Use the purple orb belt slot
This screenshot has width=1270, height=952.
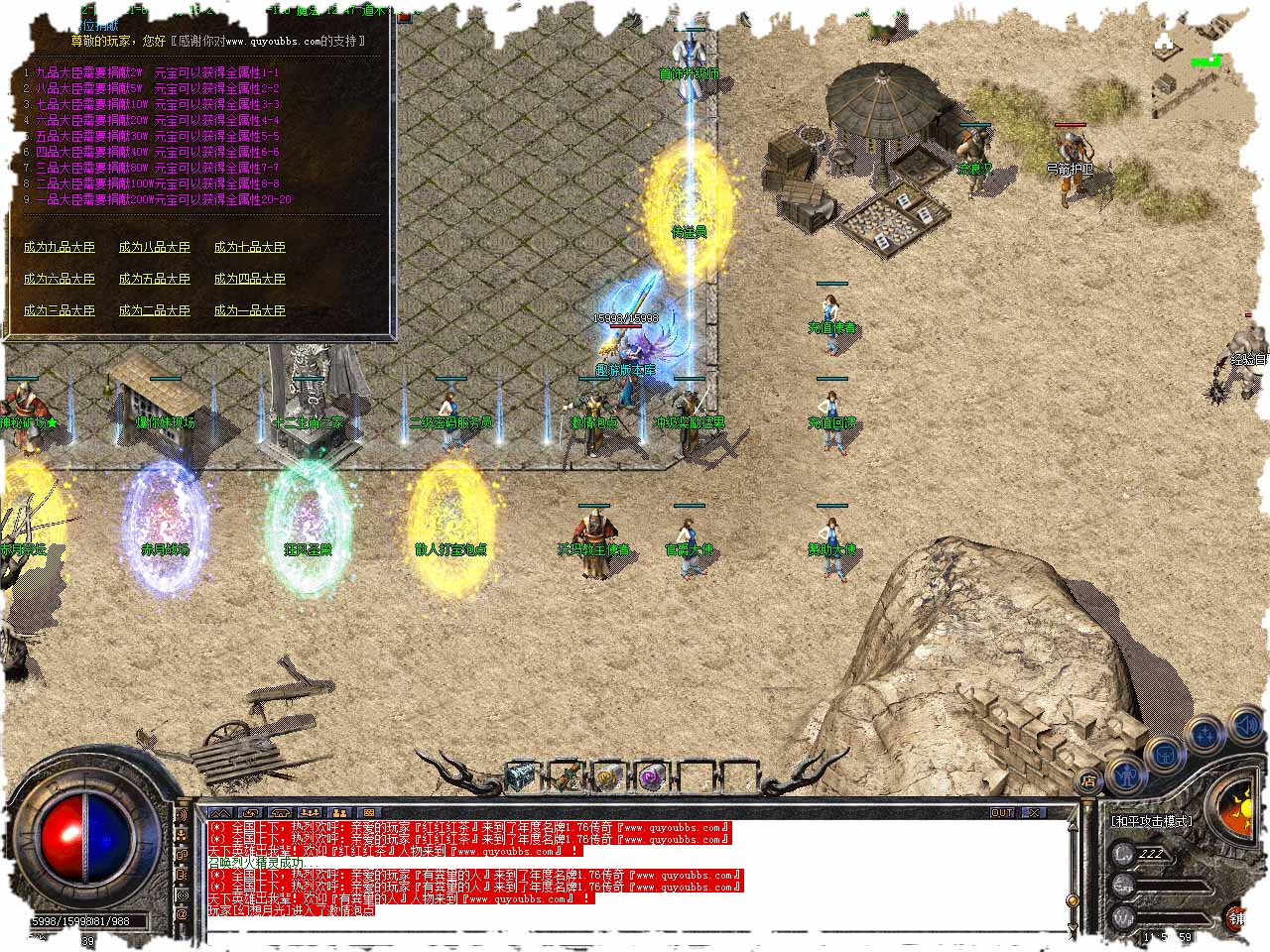(651, 776)
